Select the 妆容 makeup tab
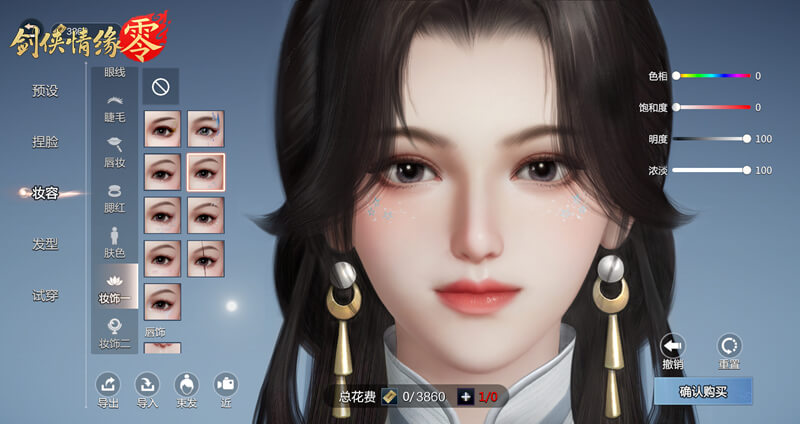The image size is (800, 424). click(x=45, y=193)
